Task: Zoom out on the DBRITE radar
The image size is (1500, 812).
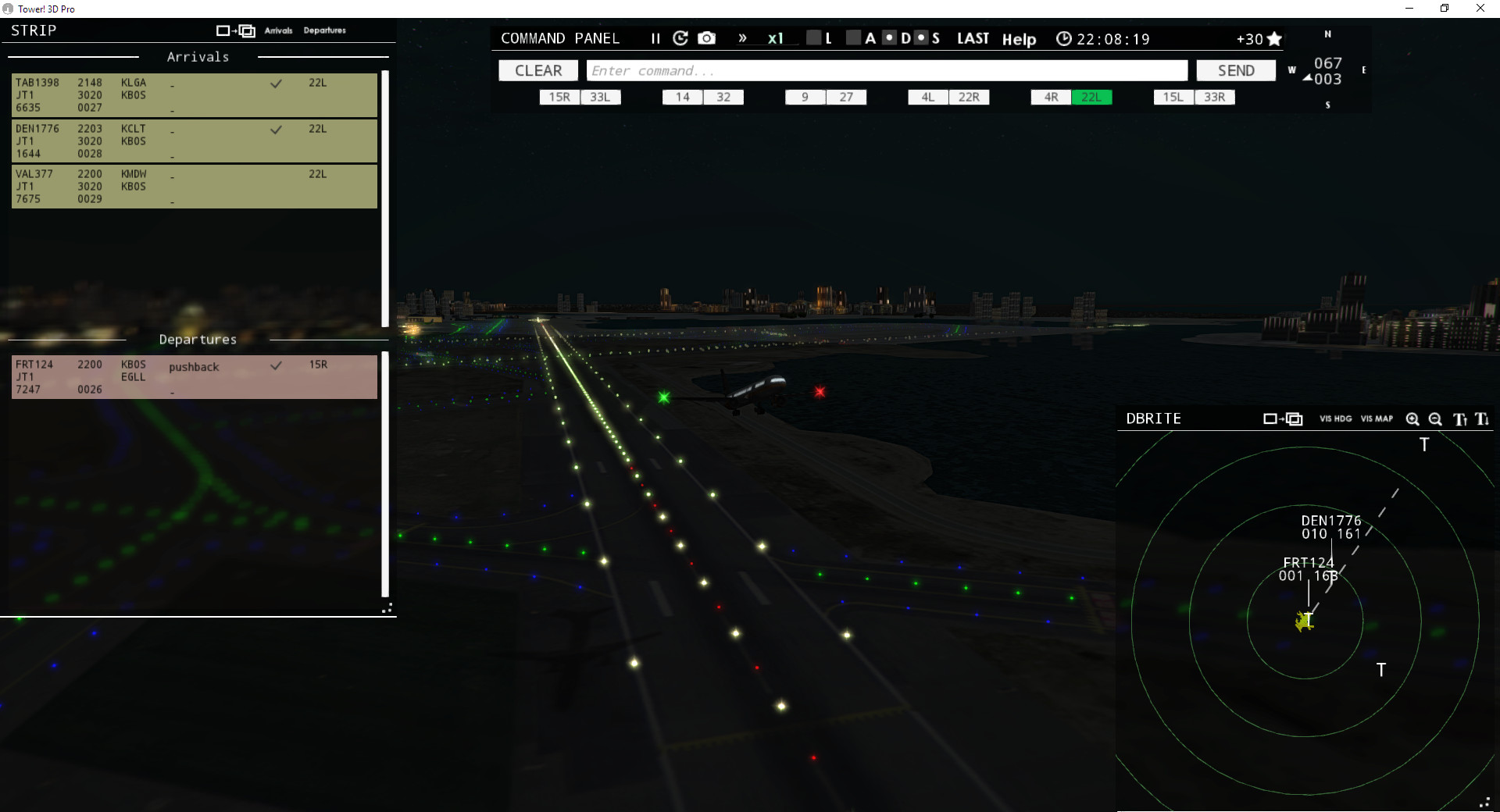Action: tap(1435, 419)
